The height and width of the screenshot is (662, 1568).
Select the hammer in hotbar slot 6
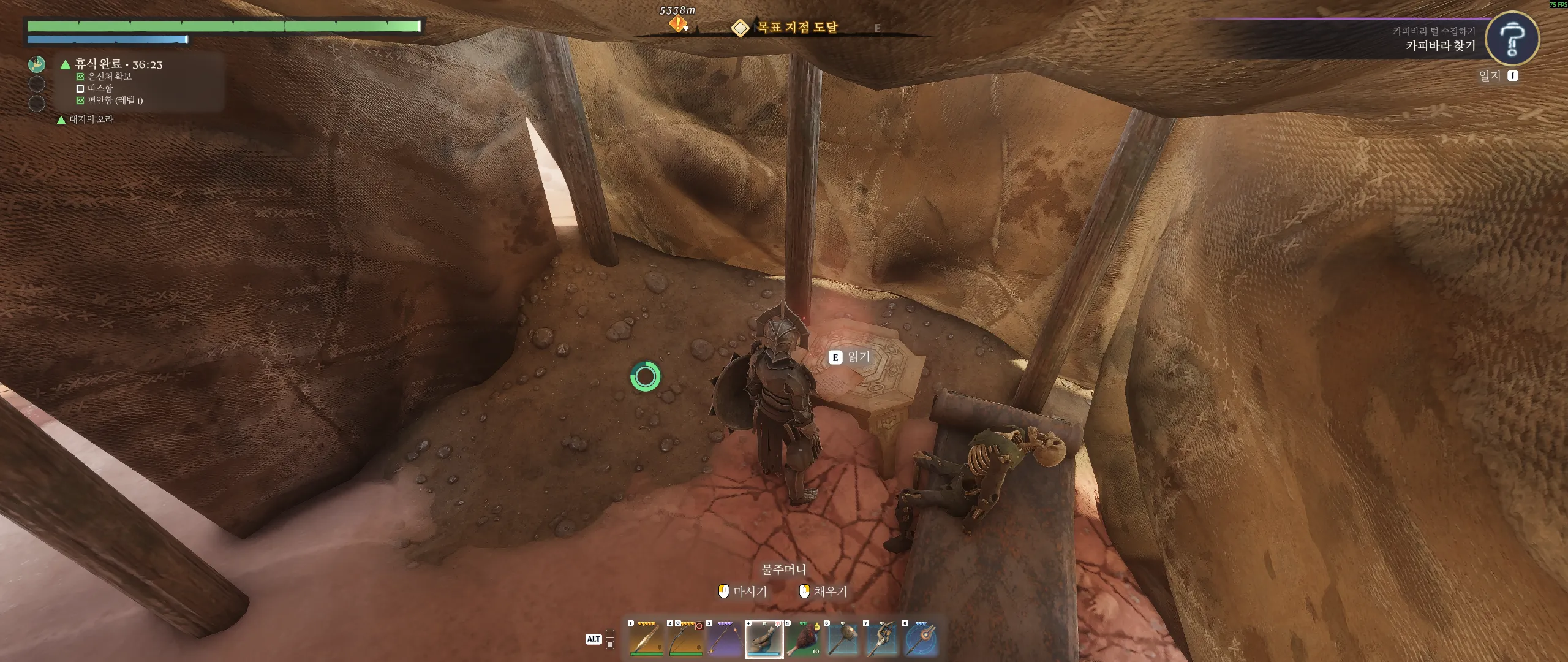tap(842, 639)
